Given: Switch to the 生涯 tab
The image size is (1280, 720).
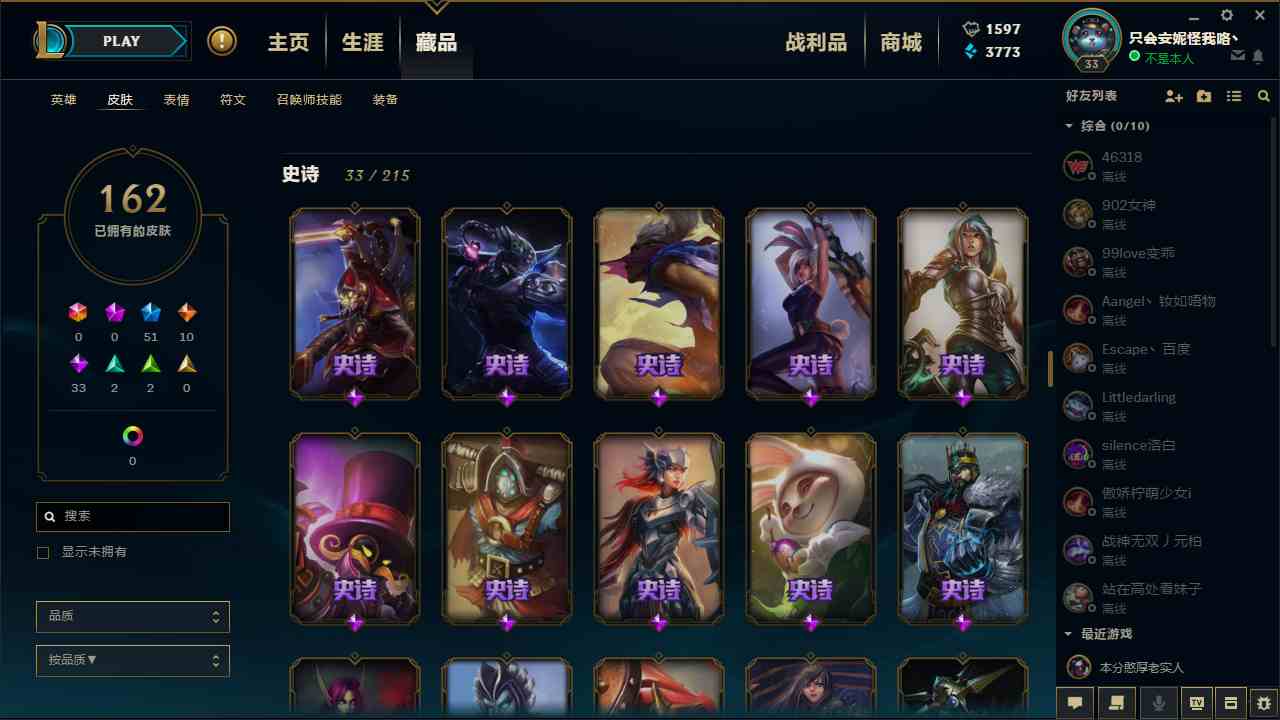Looking at the screenshot, I should tap(361, 41).
